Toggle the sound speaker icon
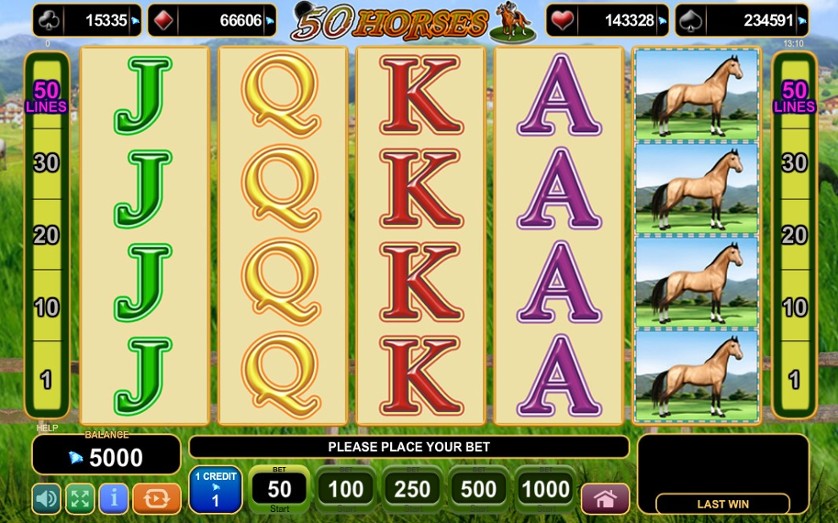The height and width of the screenshot is (523, 838). [47, 497]
